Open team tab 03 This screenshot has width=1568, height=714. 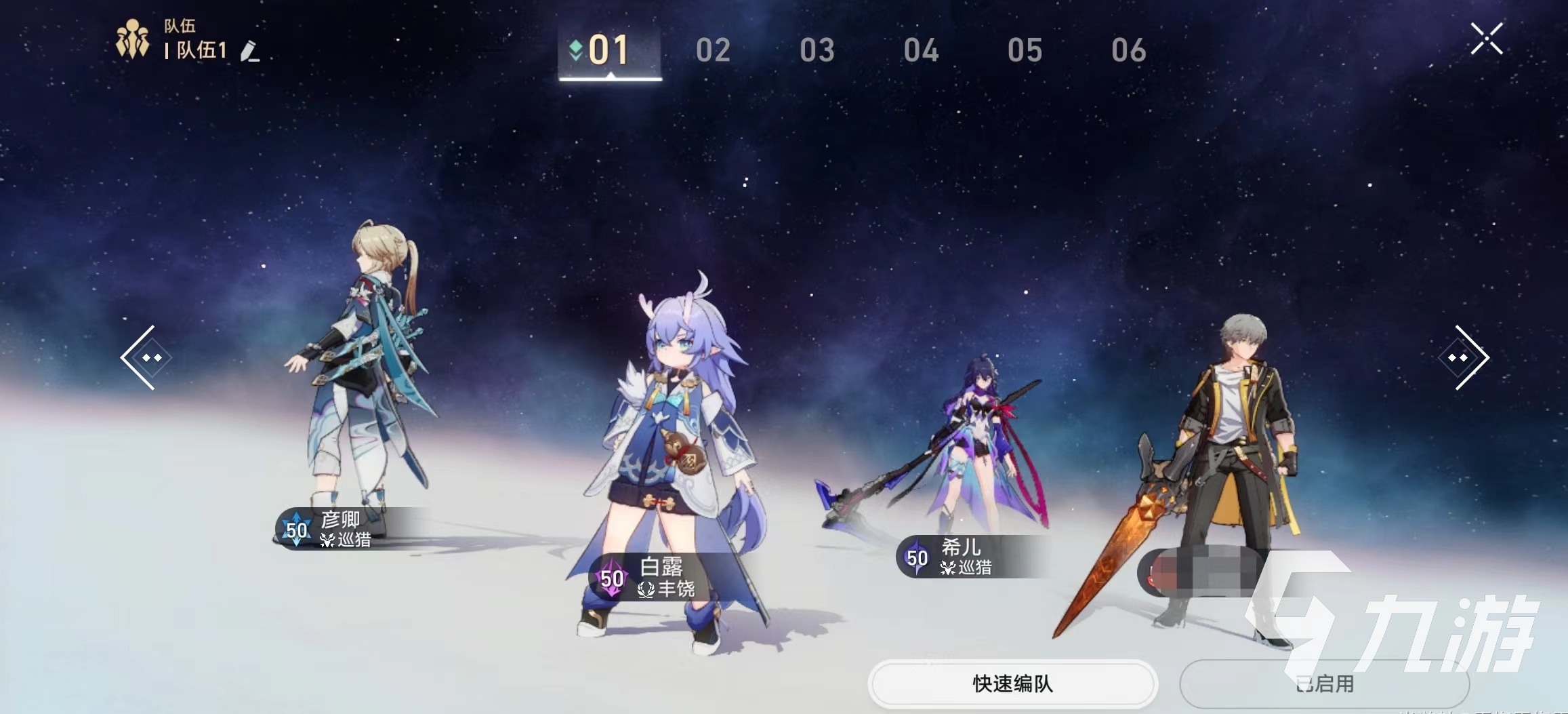pyautogui.click(x=819, y=49)
